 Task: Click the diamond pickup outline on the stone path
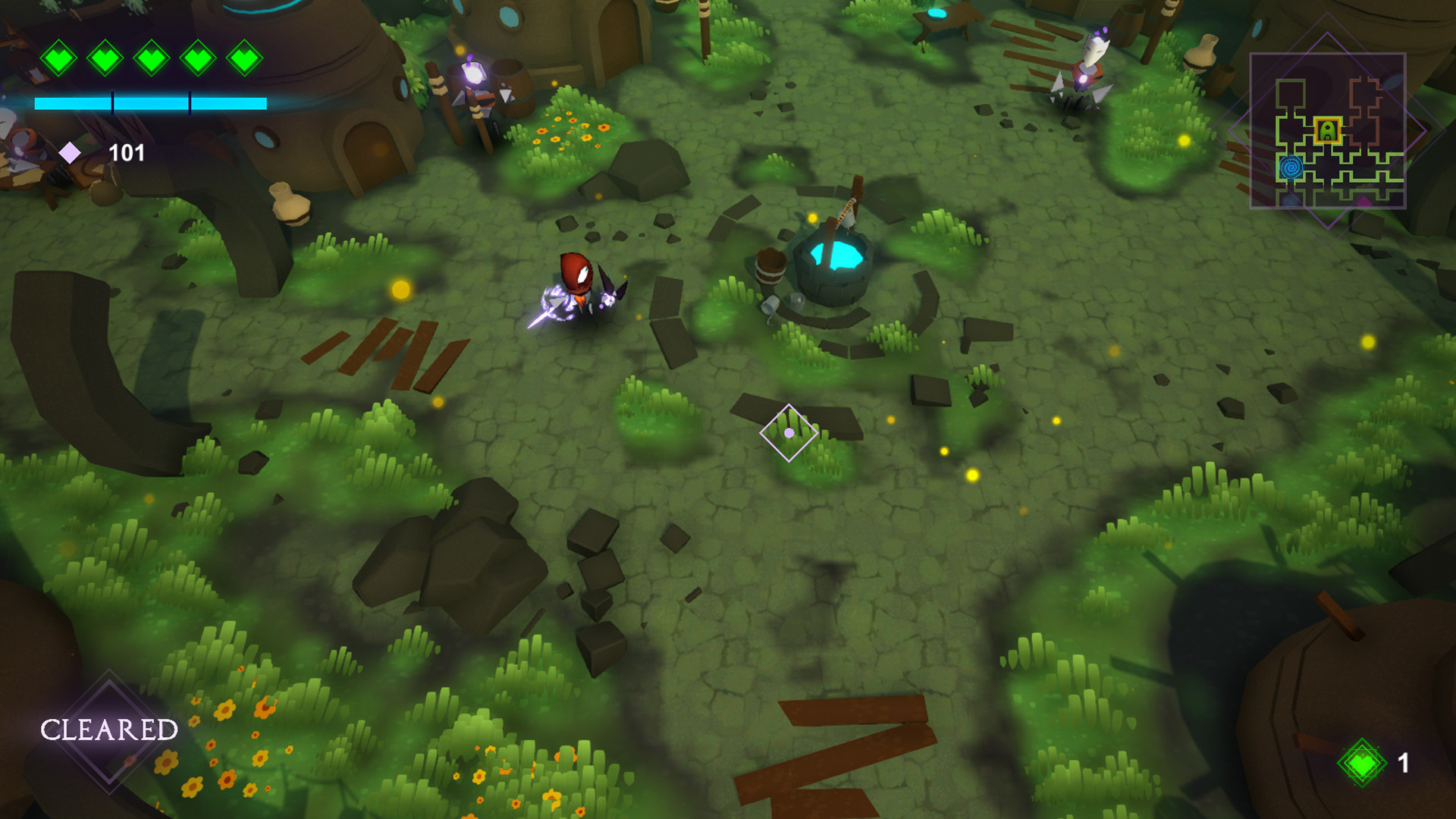click(x=789, y=431)
